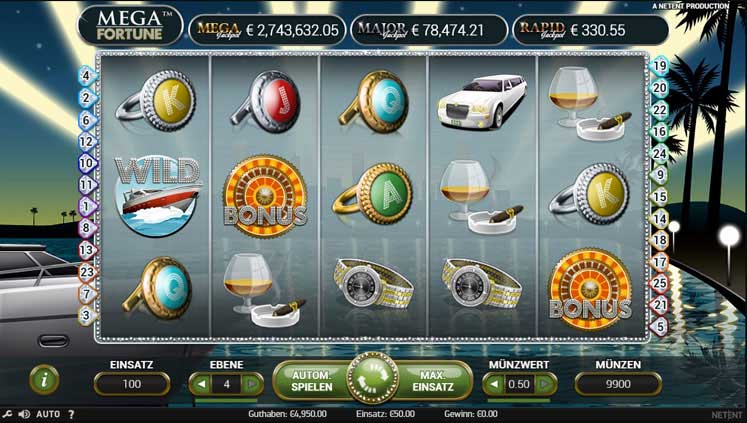The height and width of the screenshot is (423, 747).
Task: Select payline 3 marker
Action: pos(86,315)
